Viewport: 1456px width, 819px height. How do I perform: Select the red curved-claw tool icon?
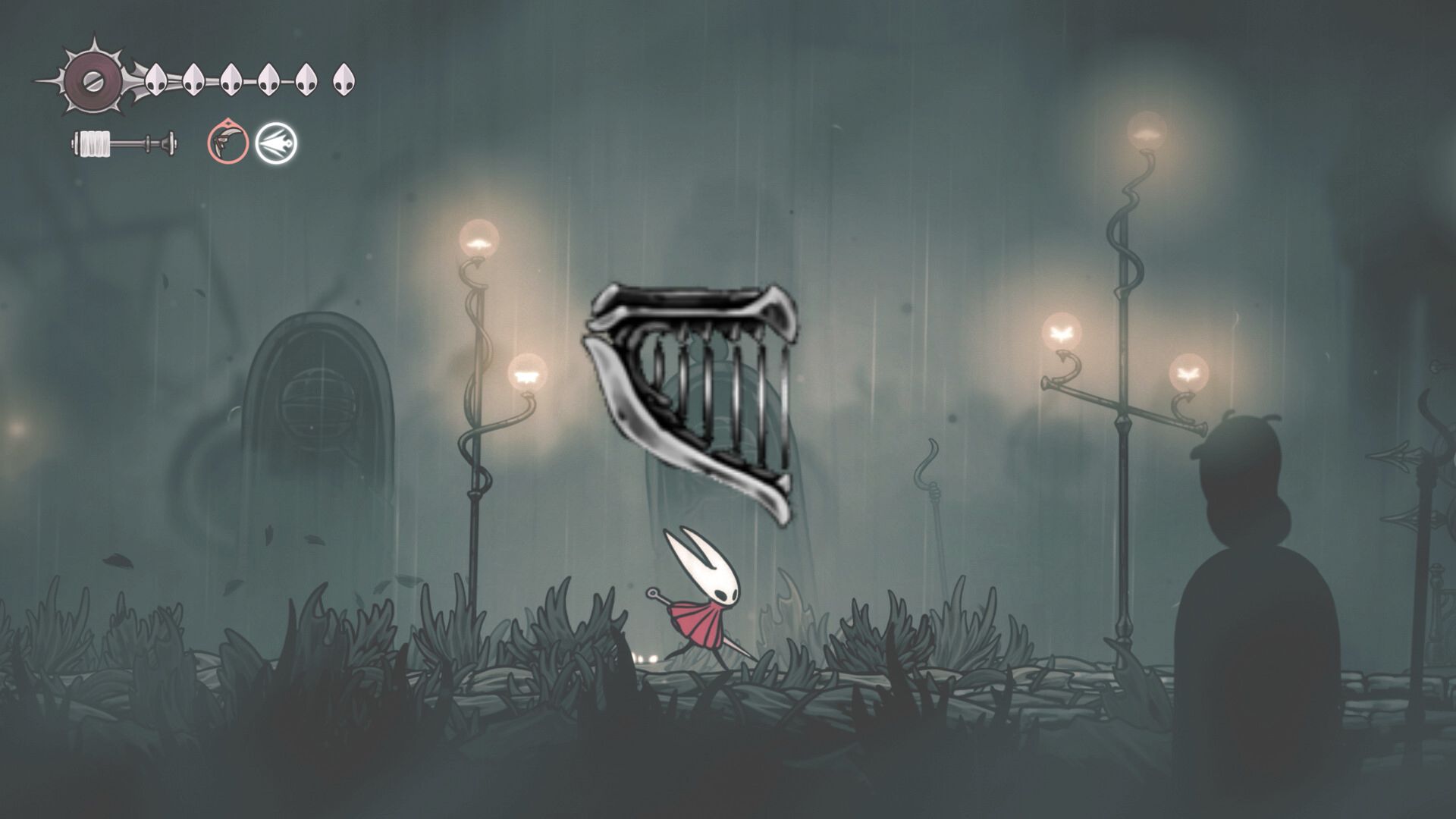pos(227,143)
